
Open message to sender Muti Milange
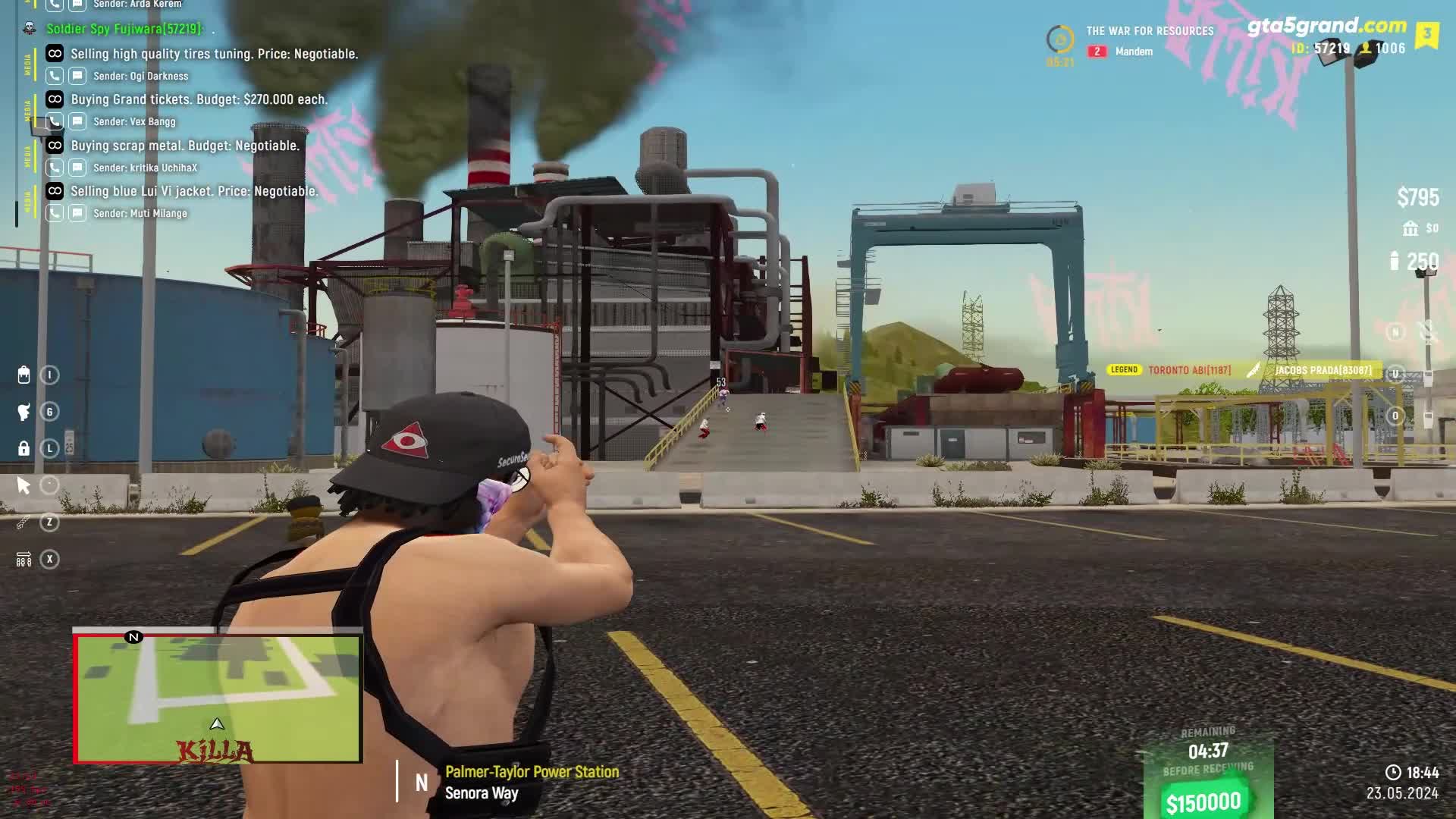pyautogui.click(x=77, y=213)
